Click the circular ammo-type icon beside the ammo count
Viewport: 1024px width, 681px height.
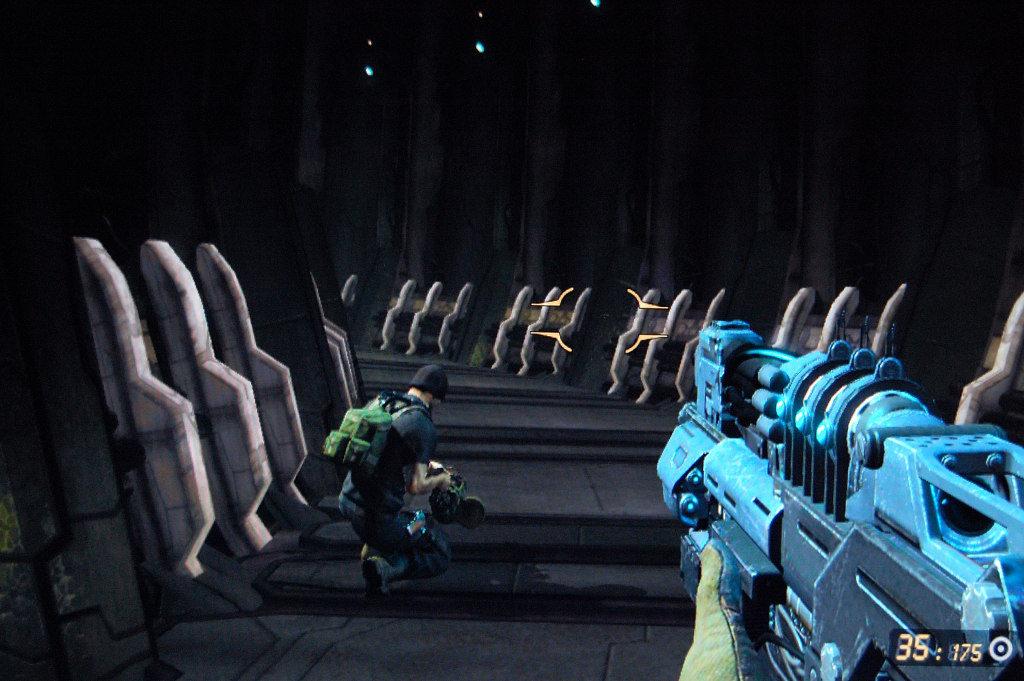(999, 650)
